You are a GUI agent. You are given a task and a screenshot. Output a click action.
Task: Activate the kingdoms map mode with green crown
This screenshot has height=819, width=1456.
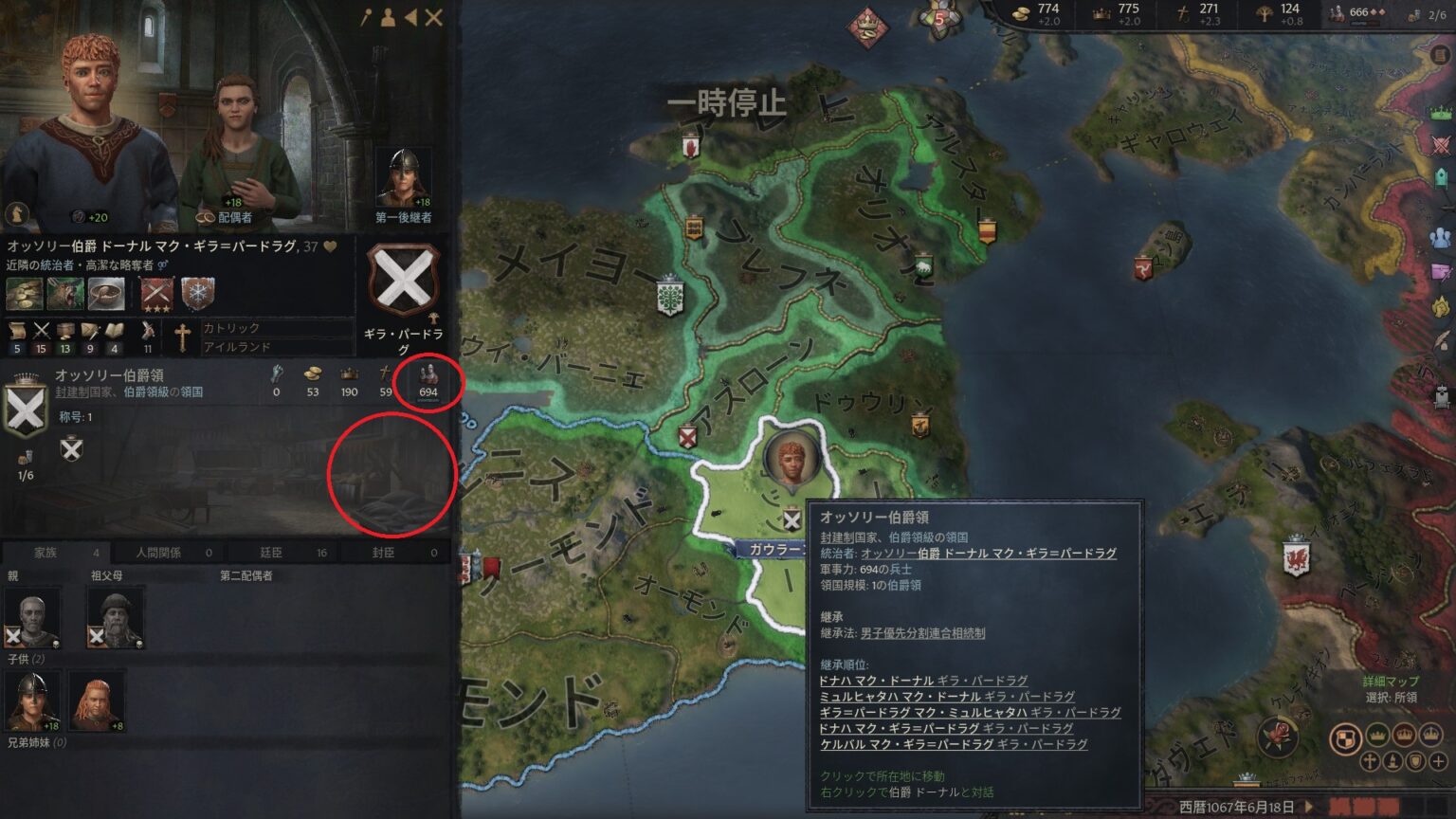tap(1376, 735)
